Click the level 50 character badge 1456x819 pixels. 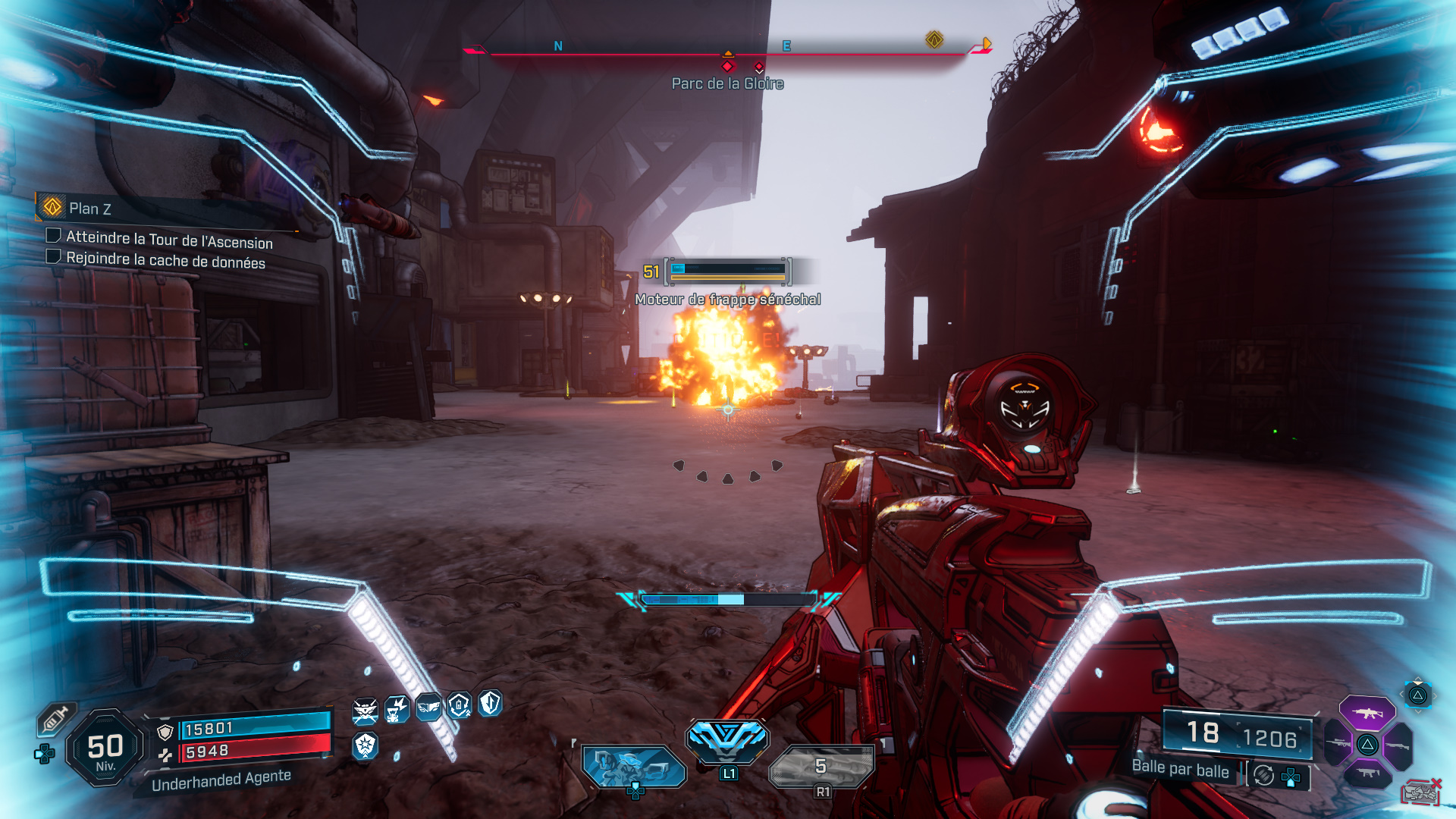pos(105,748)
